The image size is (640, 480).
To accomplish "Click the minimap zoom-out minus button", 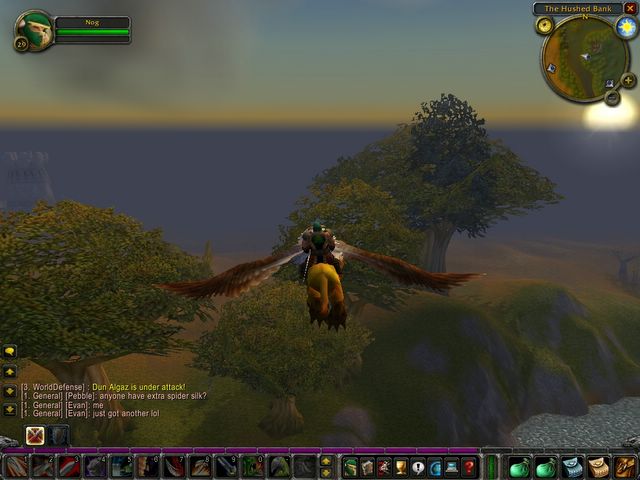I will pos(612,97).
